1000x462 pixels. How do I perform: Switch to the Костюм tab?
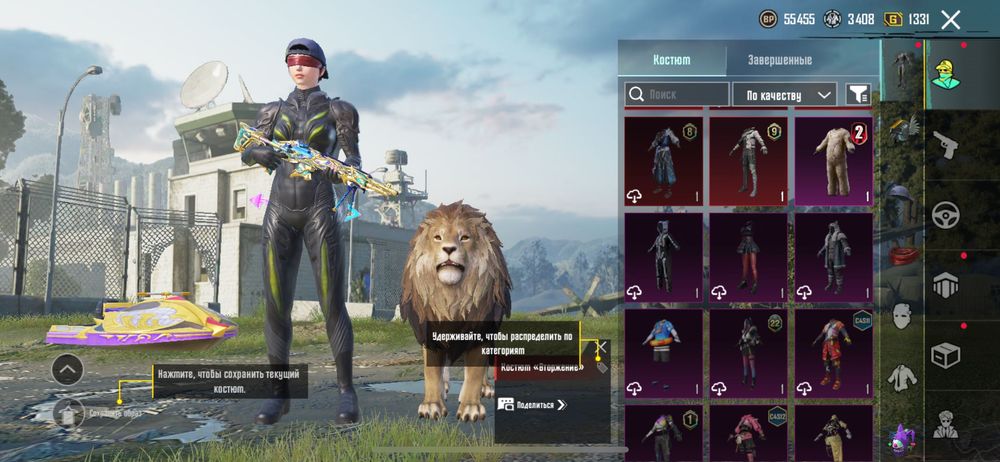tap(671, 60)
